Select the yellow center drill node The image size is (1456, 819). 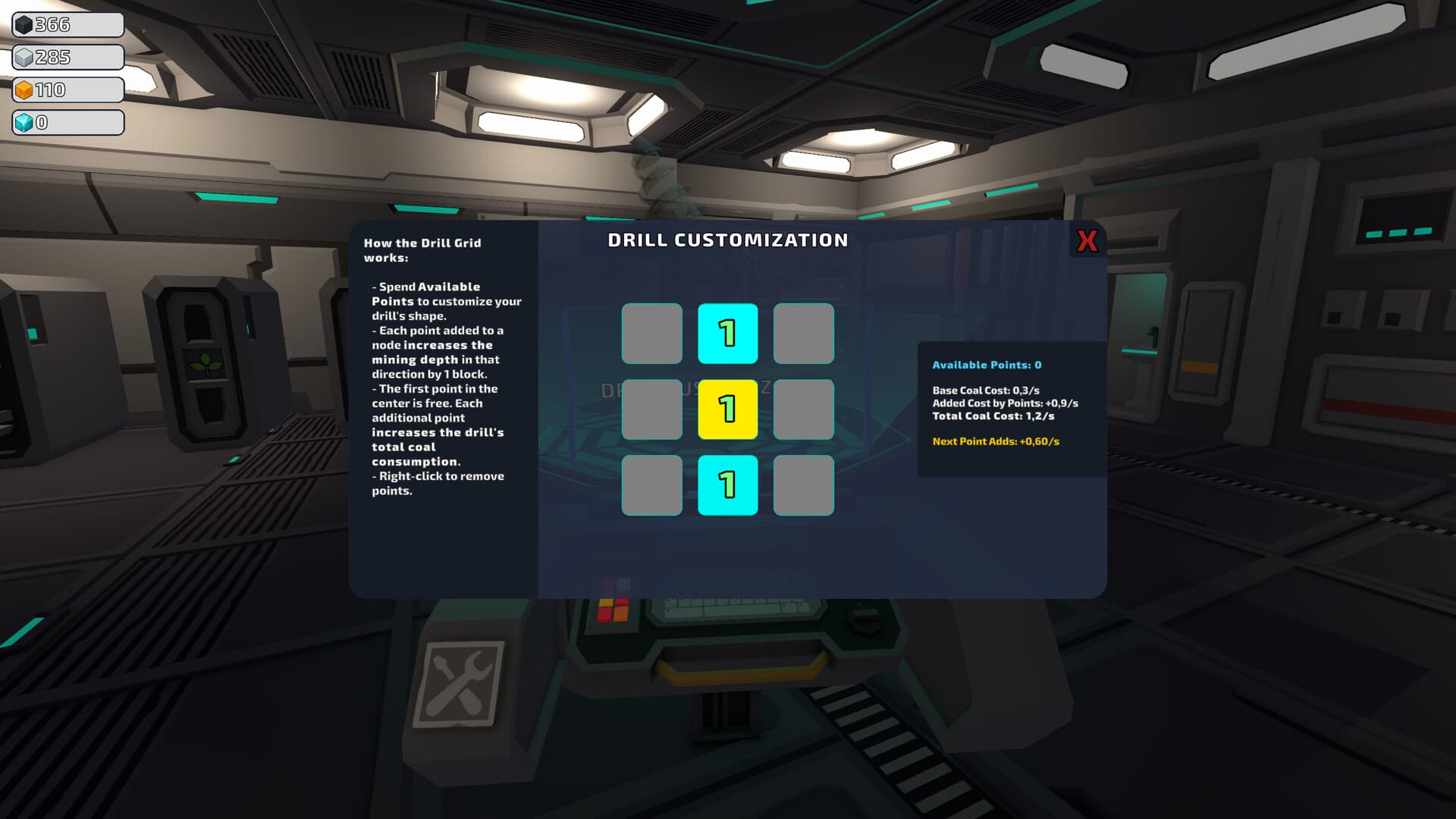727,409
